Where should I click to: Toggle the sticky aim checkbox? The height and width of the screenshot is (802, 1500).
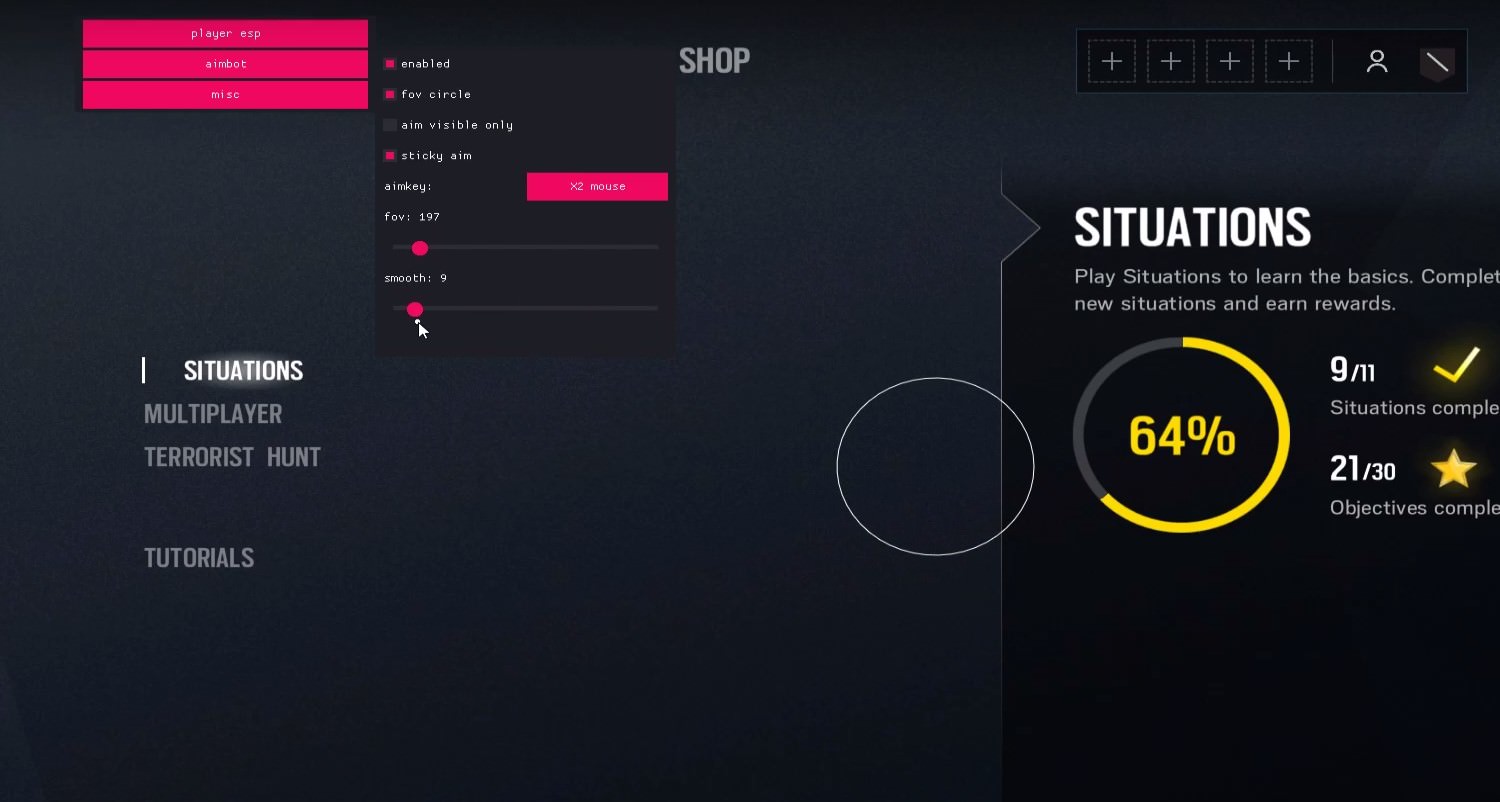389,155
